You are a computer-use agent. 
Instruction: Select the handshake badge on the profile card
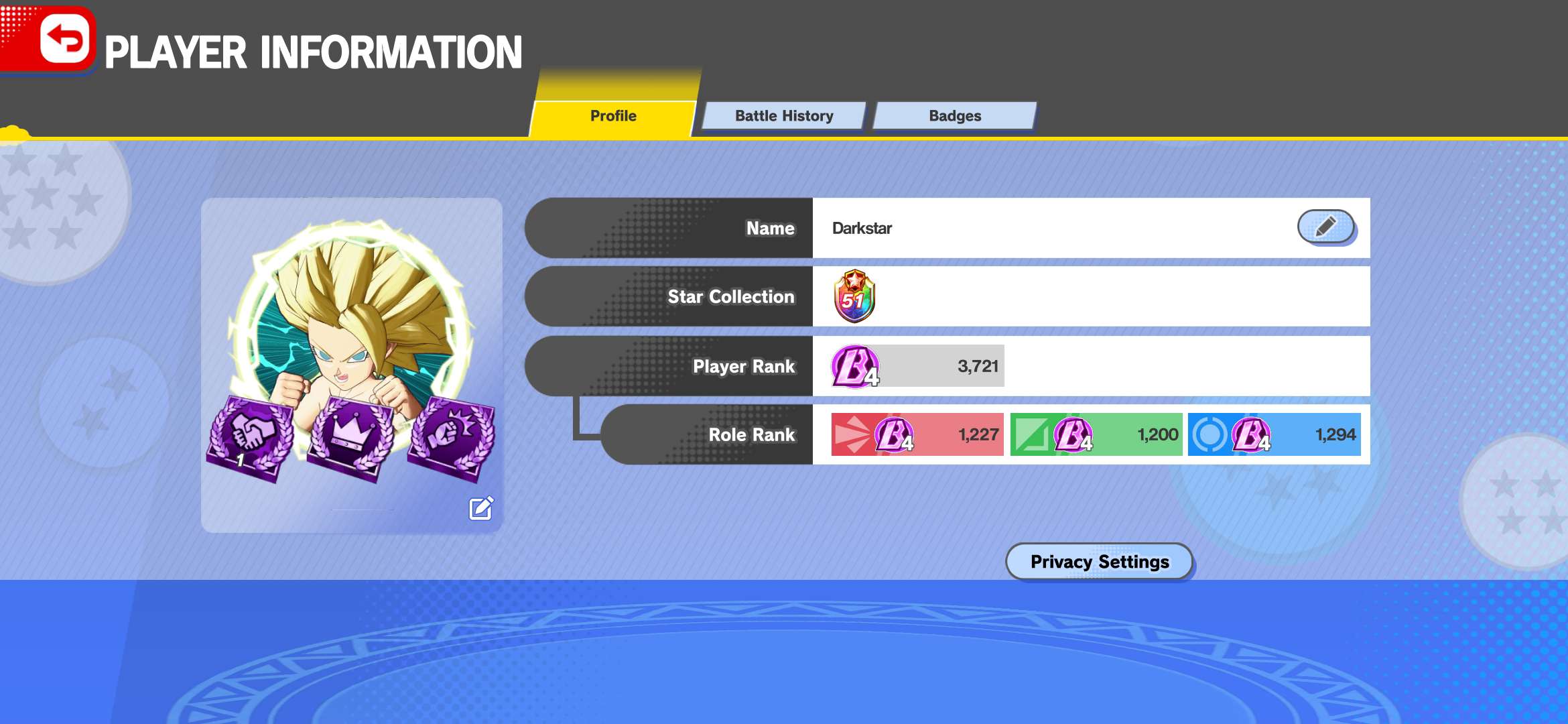(x=251, y=437)
